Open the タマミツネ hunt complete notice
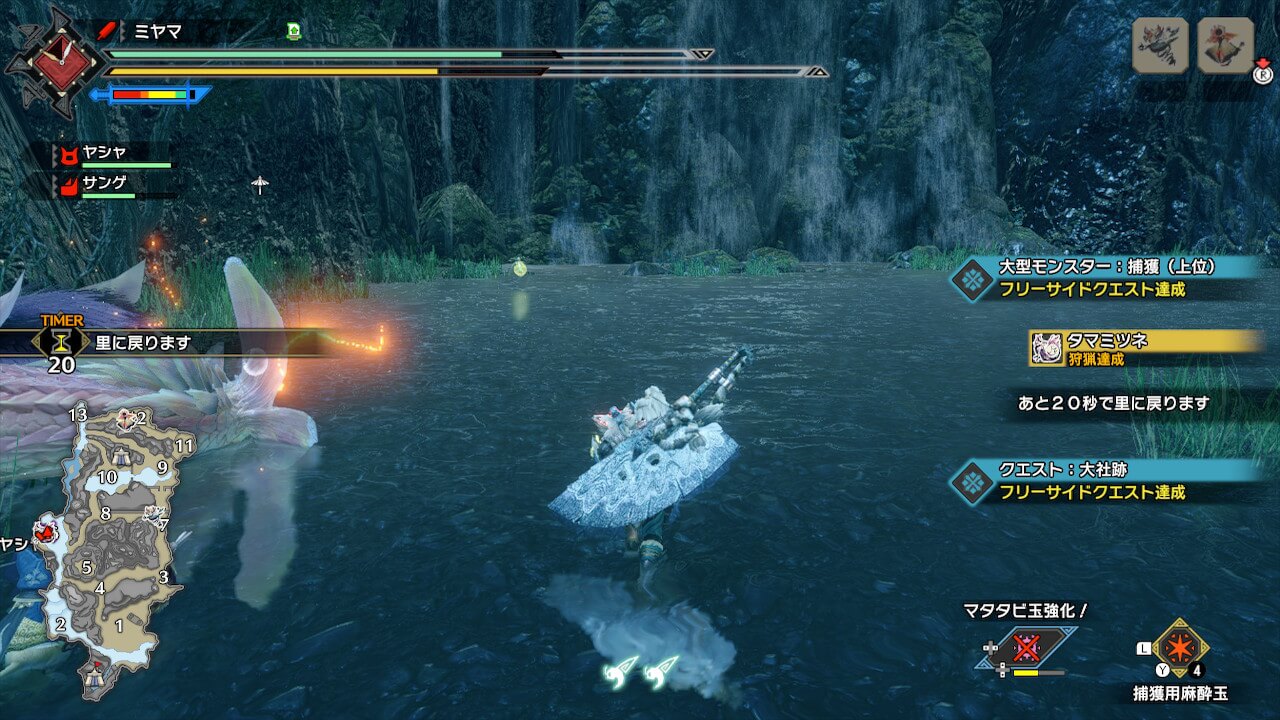 point(1145,347)
